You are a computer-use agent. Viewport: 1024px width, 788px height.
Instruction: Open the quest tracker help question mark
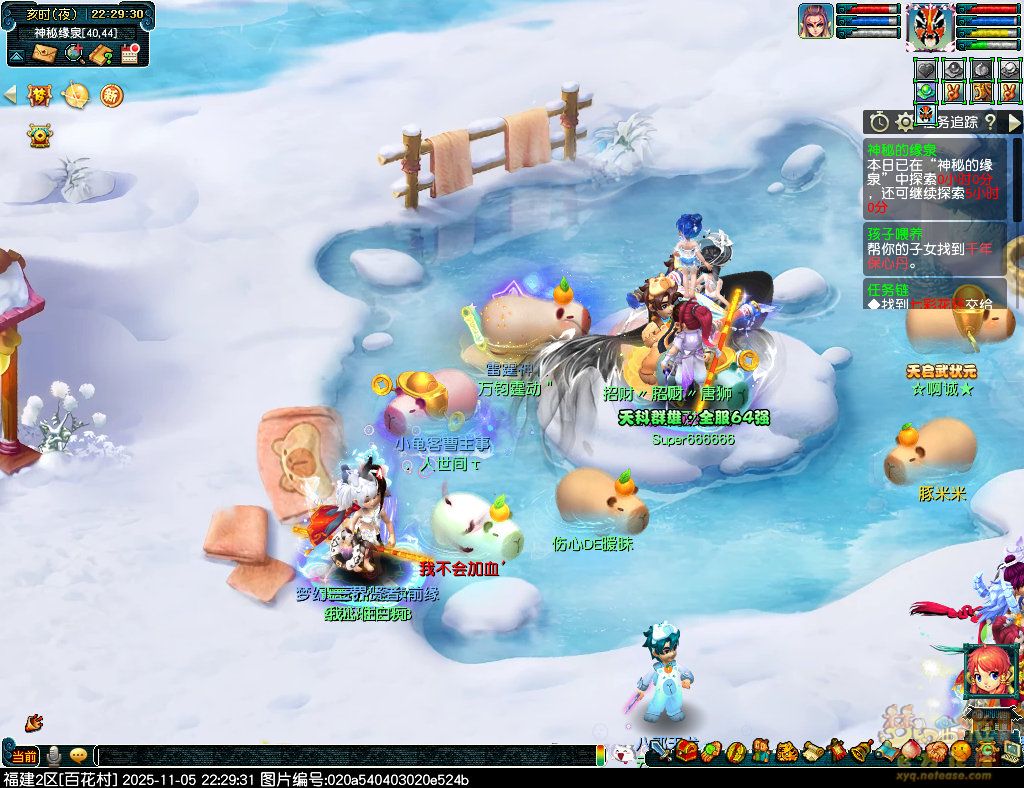[x=989, y=122]
